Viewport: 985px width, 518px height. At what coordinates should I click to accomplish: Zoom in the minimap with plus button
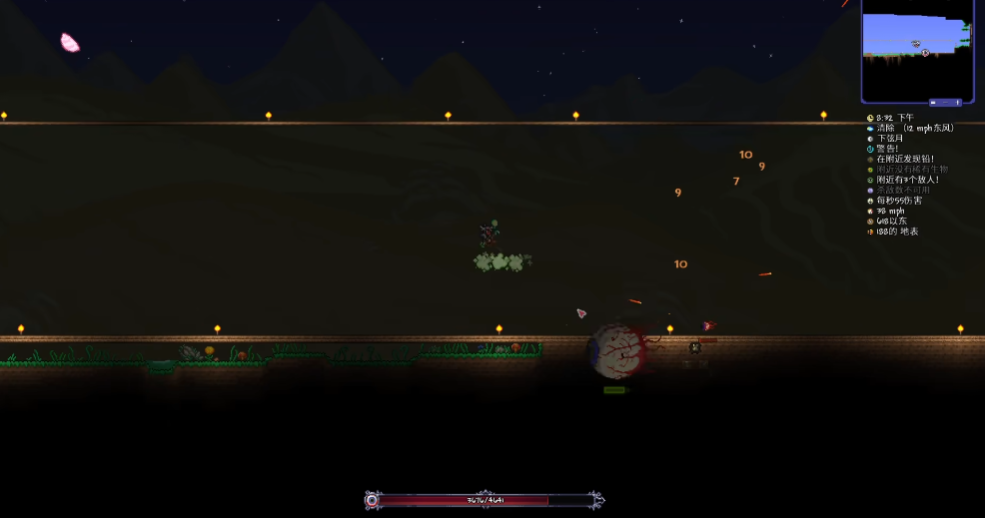(x=958, y=102)
